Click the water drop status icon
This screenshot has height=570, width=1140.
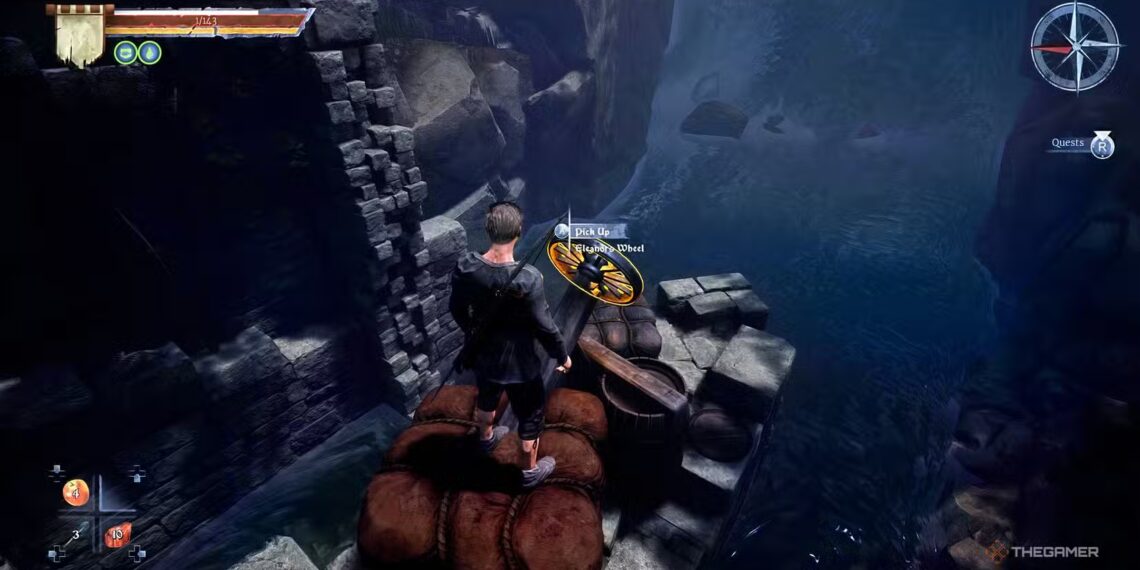[149, 52]
